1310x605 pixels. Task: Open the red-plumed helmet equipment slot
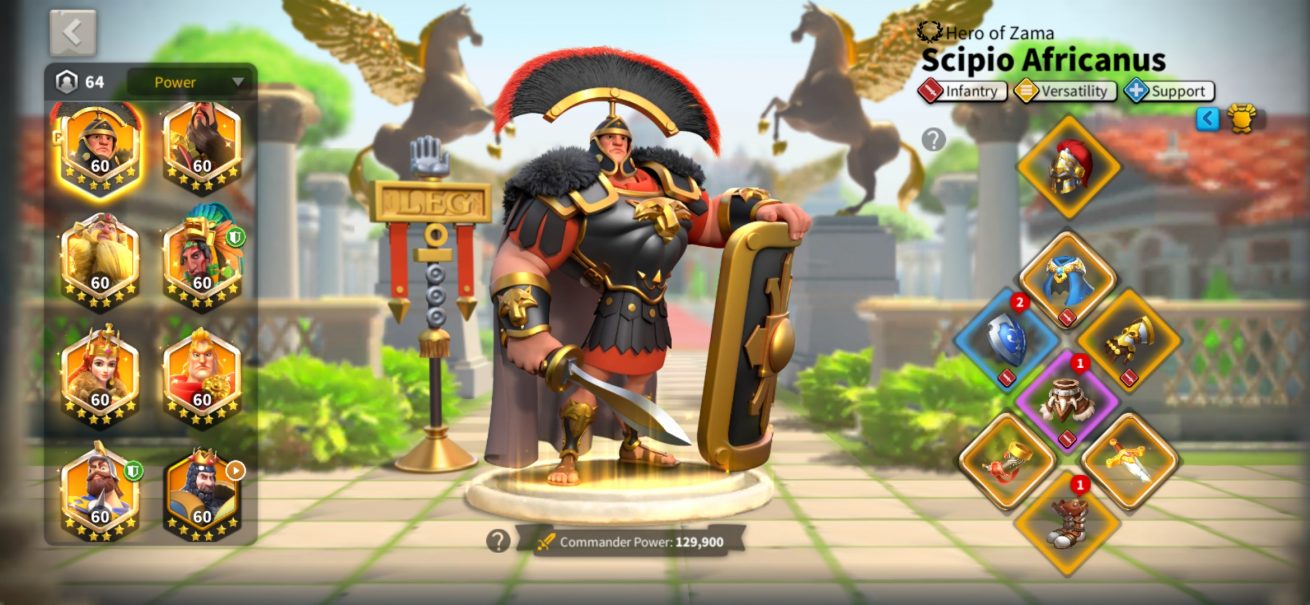click(x=1068, y=166)
